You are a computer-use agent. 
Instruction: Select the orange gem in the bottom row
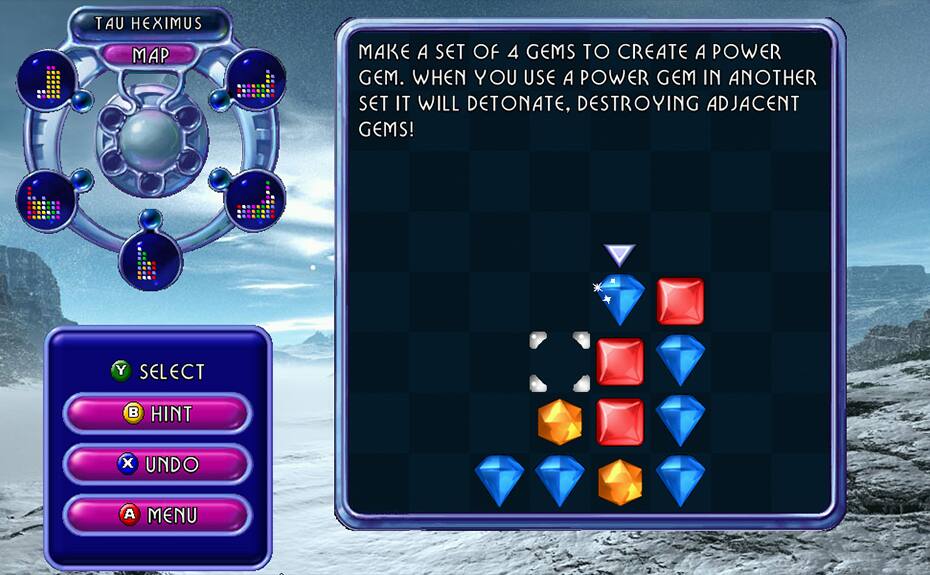(620, 482)
